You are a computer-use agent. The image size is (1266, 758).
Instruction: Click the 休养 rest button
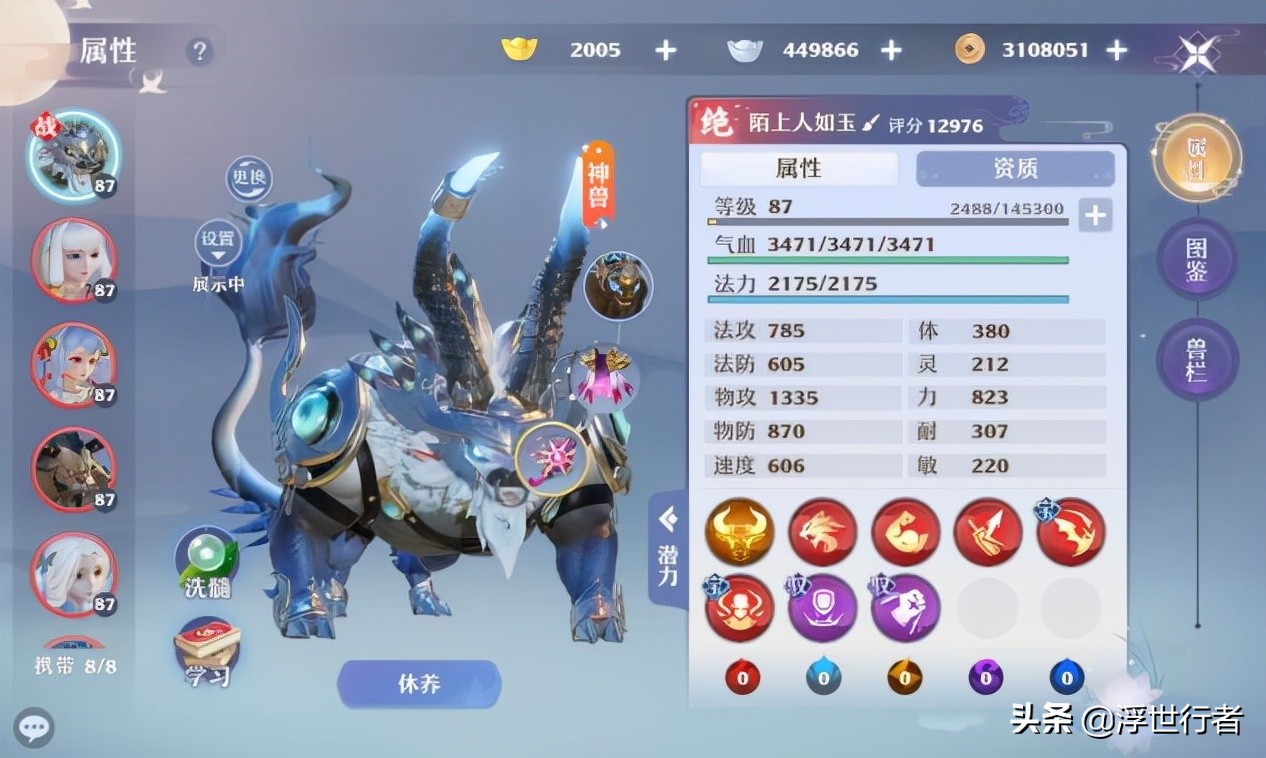click(x=419, y=685)
